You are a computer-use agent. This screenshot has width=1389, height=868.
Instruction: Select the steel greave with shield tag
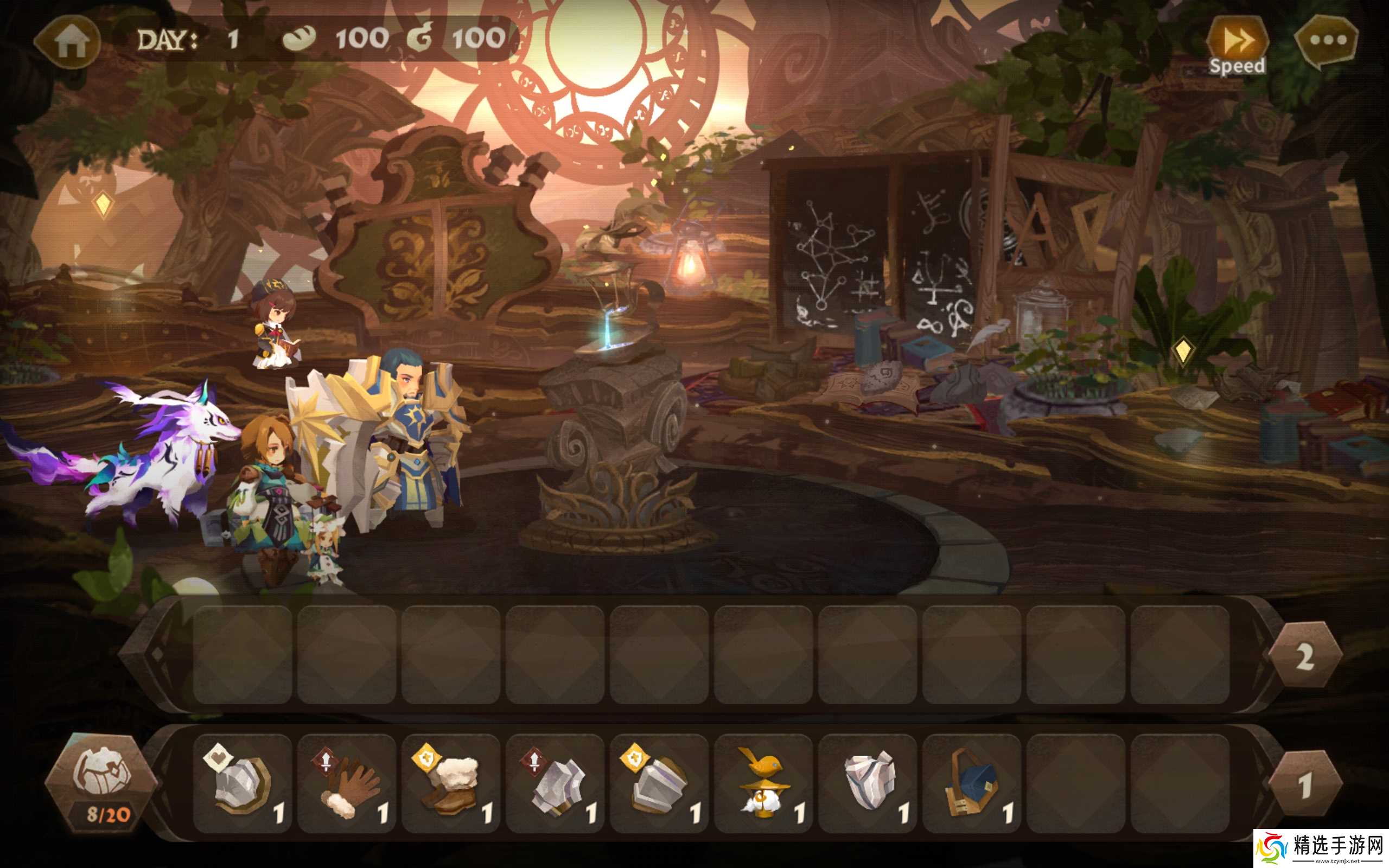pos(659,783)
